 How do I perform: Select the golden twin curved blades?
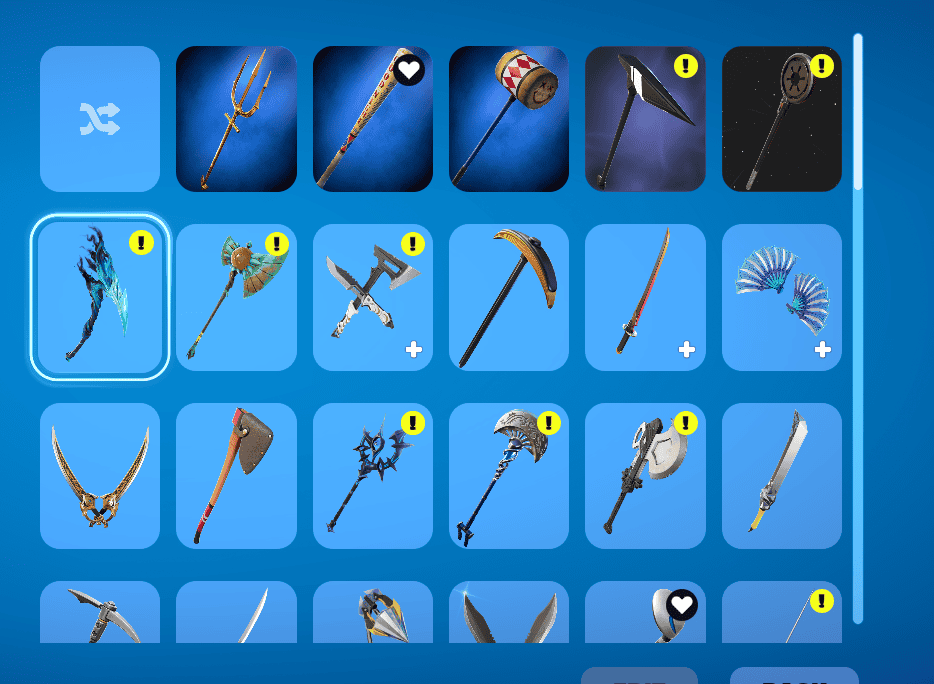coord(100,476)
